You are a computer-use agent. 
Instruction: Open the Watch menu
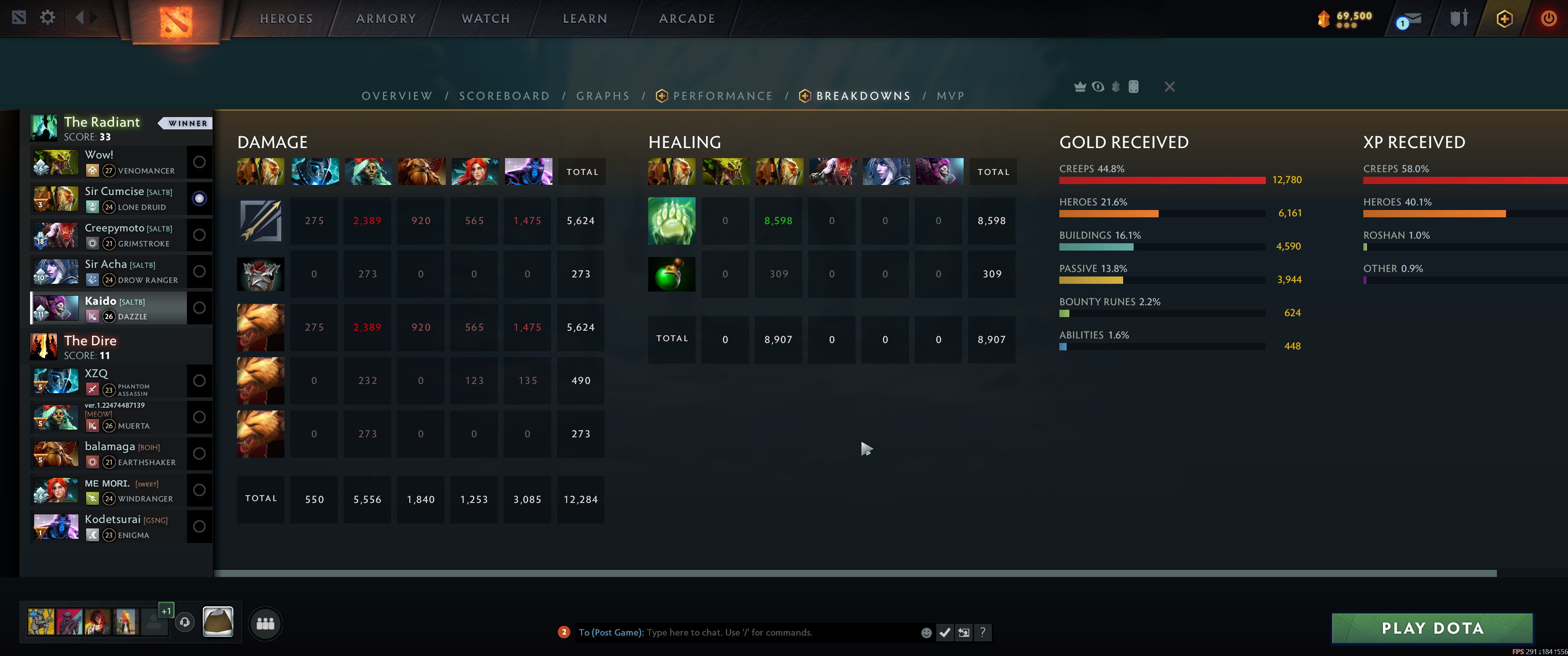485,19
